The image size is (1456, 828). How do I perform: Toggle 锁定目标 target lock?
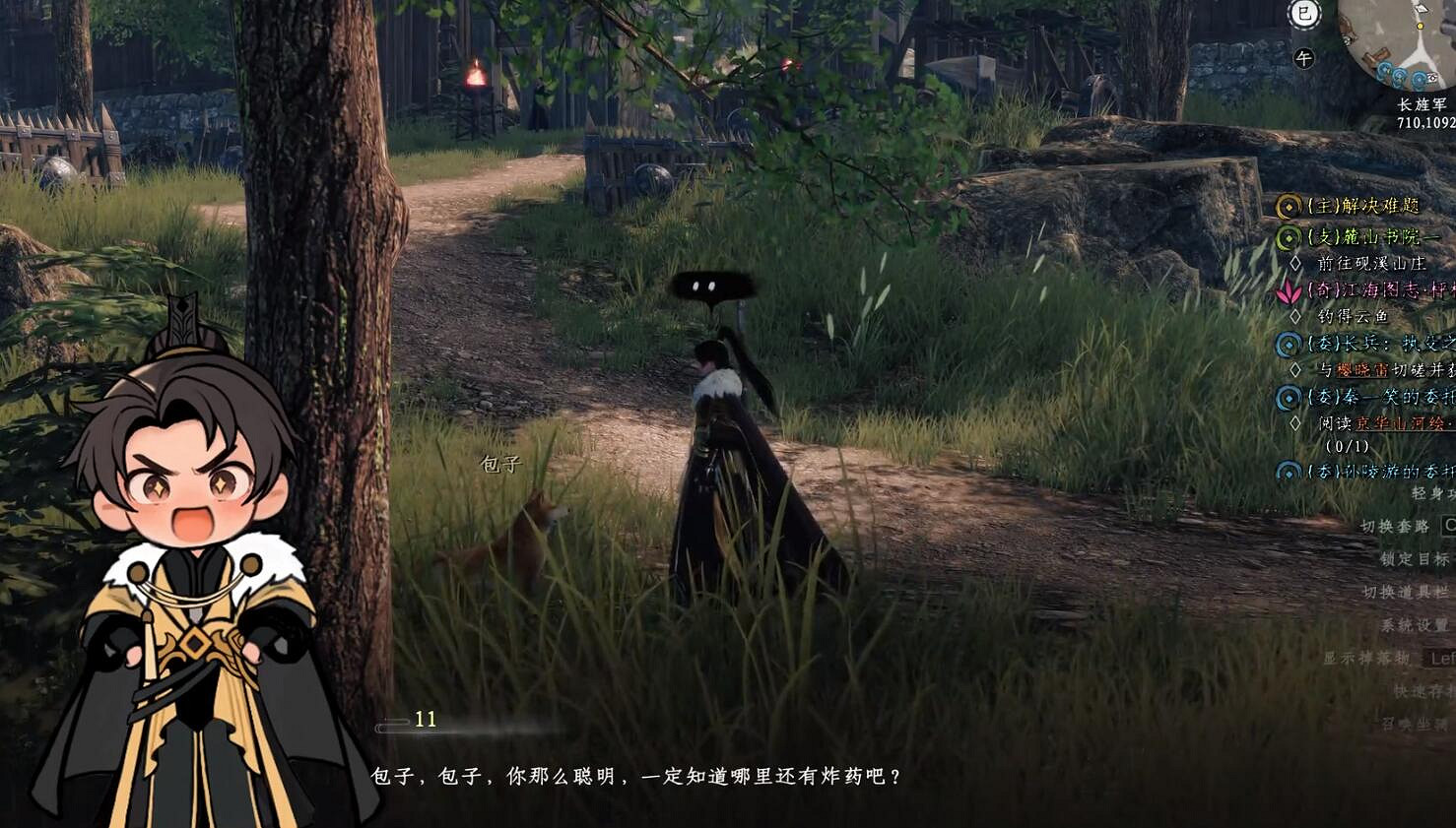(x=1414, y=558)
